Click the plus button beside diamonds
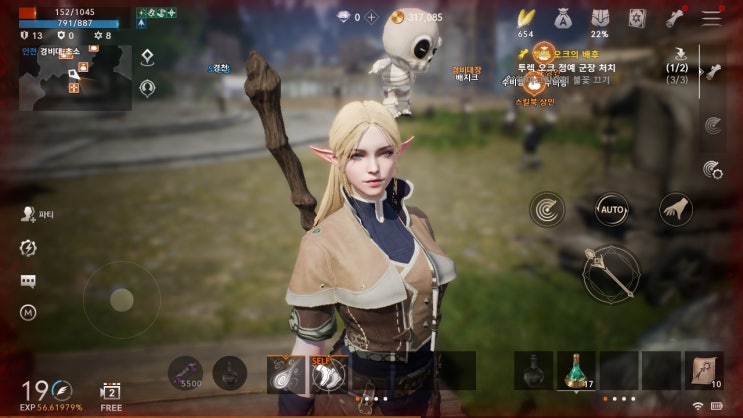Screen dimensions: 743x418 372,17
